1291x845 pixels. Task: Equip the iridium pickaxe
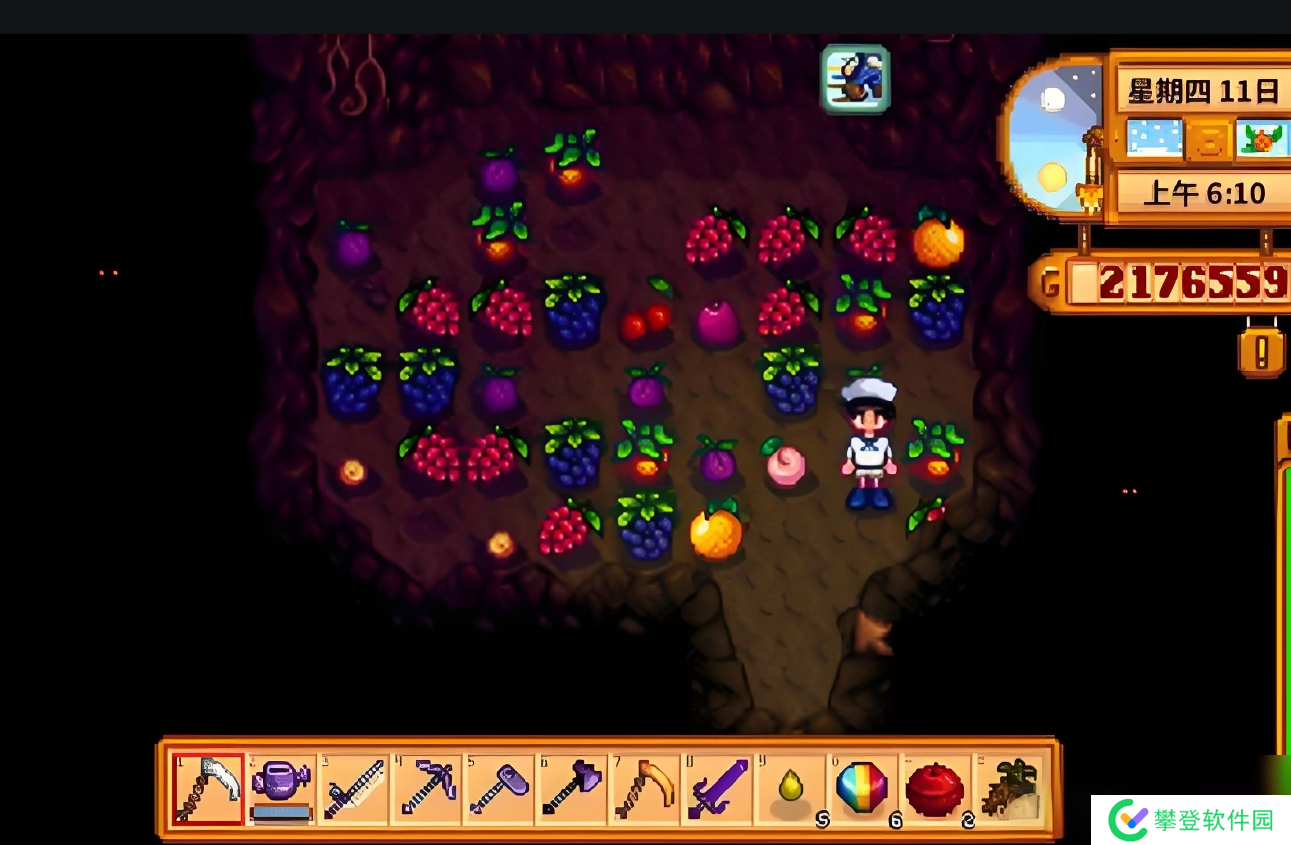427,788
